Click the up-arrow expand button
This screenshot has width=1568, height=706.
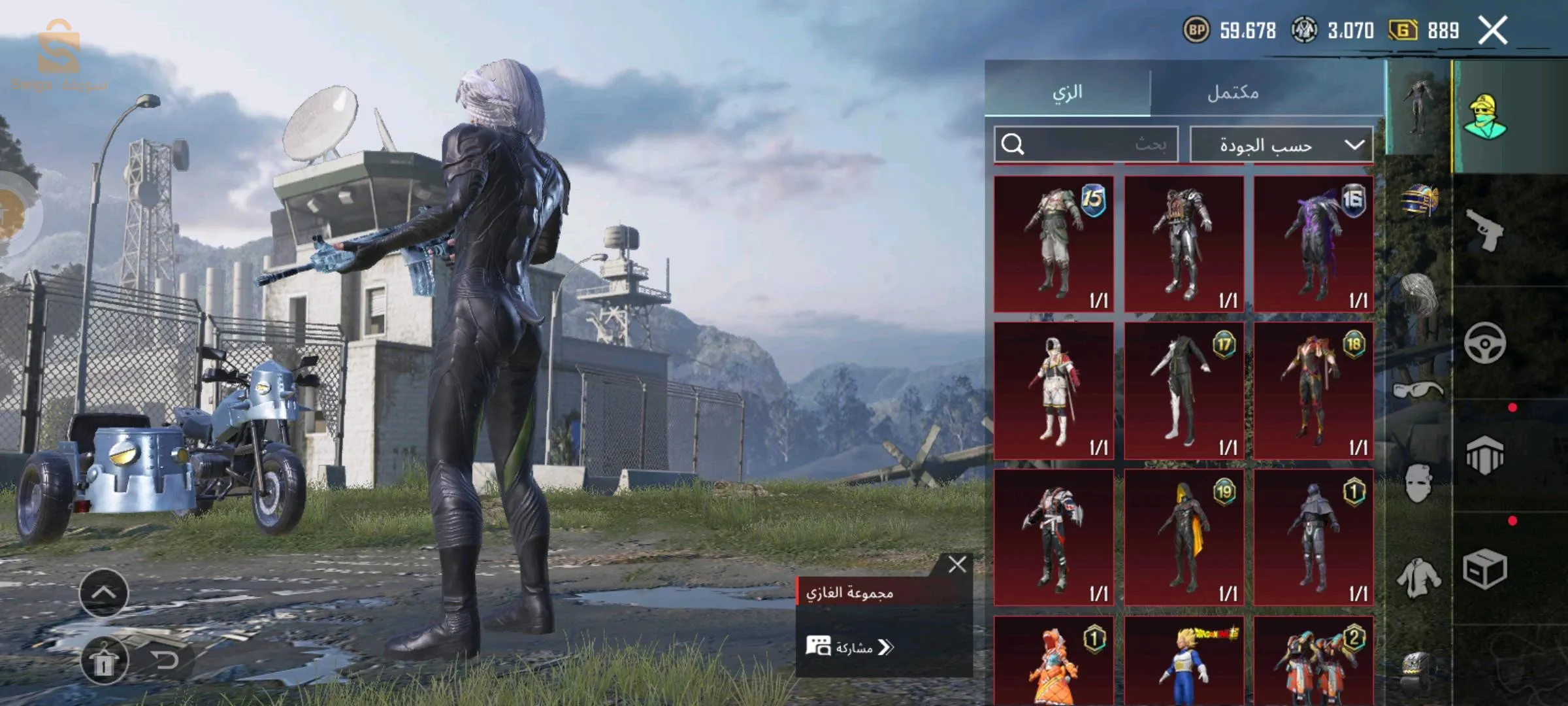click(x=104, y=592)
